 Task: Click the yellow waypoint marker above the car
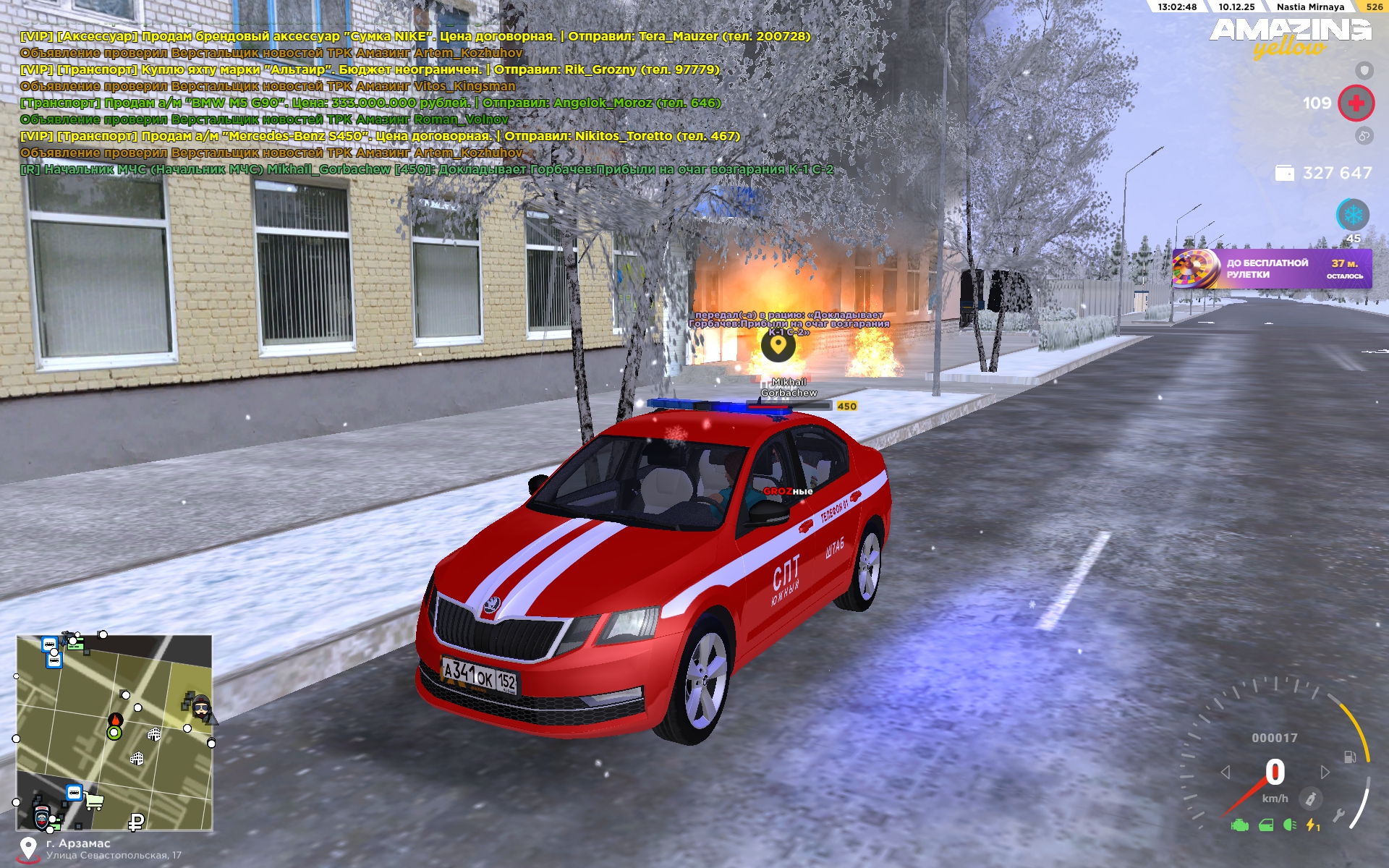(778, 345)
